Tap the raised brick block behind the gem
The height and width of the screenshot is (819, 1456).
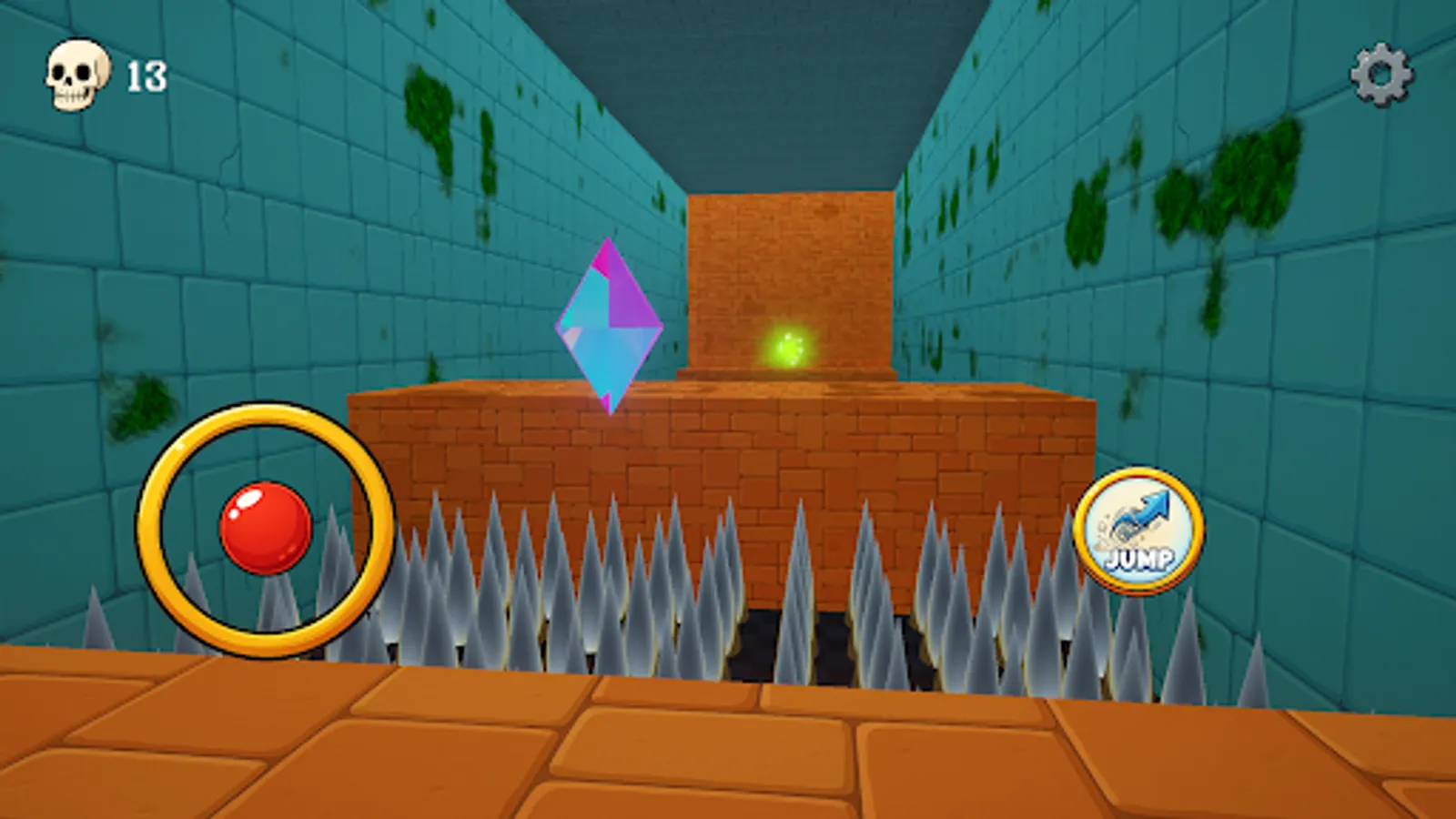792,264
